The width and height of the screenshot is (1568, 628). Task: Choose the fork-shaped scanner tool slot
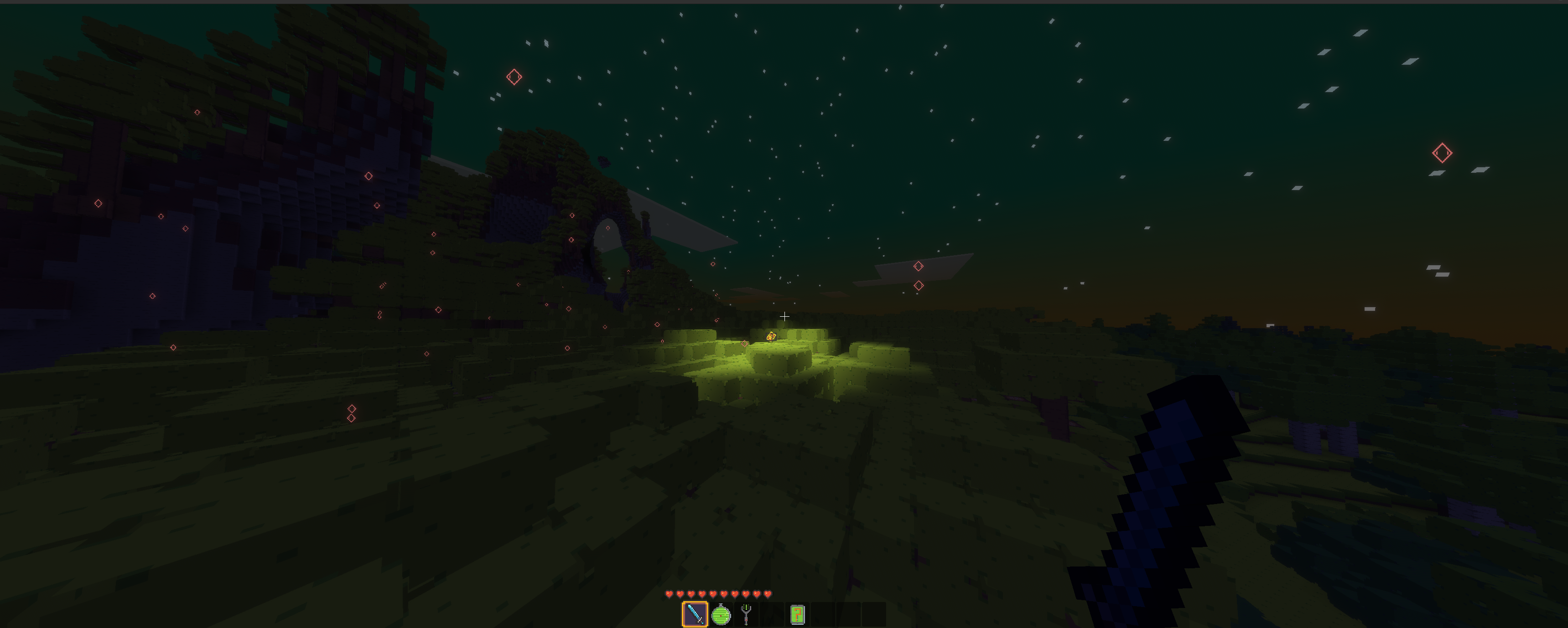pyautogui.click(x=746, y=615)
